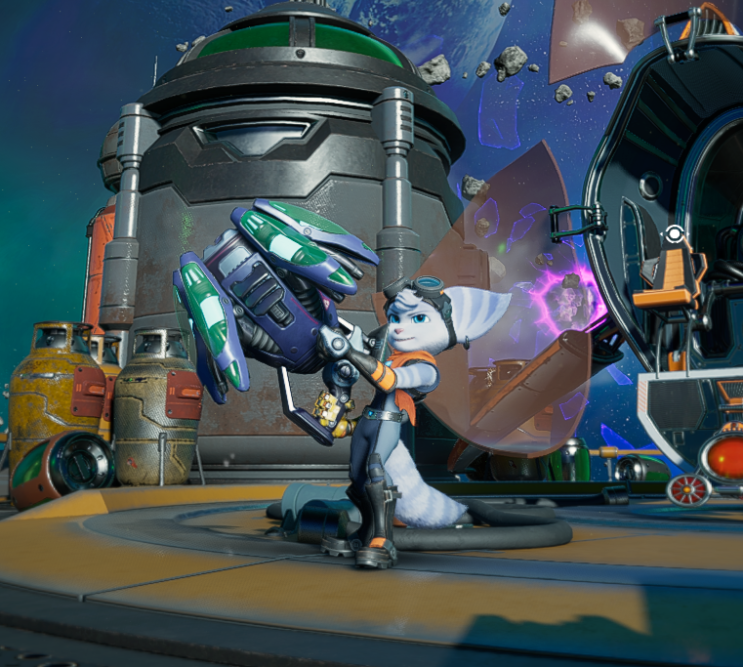Select the white circular interaction marker on the ship
The width and height of the screenshot is (743, 667).
click(x=675, y=236)
